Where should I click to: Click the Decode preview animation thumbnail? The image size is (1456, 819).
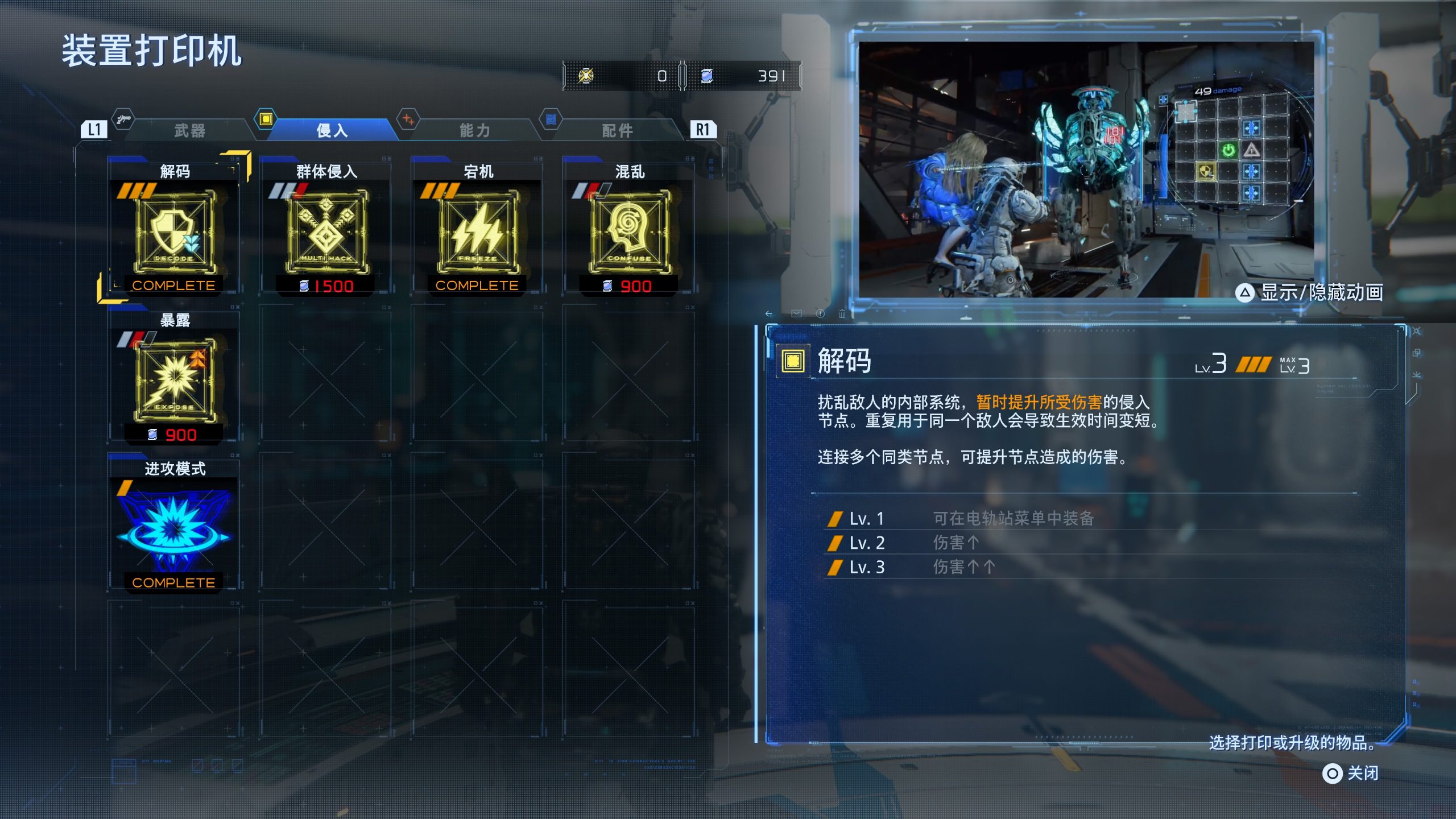(1085, 169)
